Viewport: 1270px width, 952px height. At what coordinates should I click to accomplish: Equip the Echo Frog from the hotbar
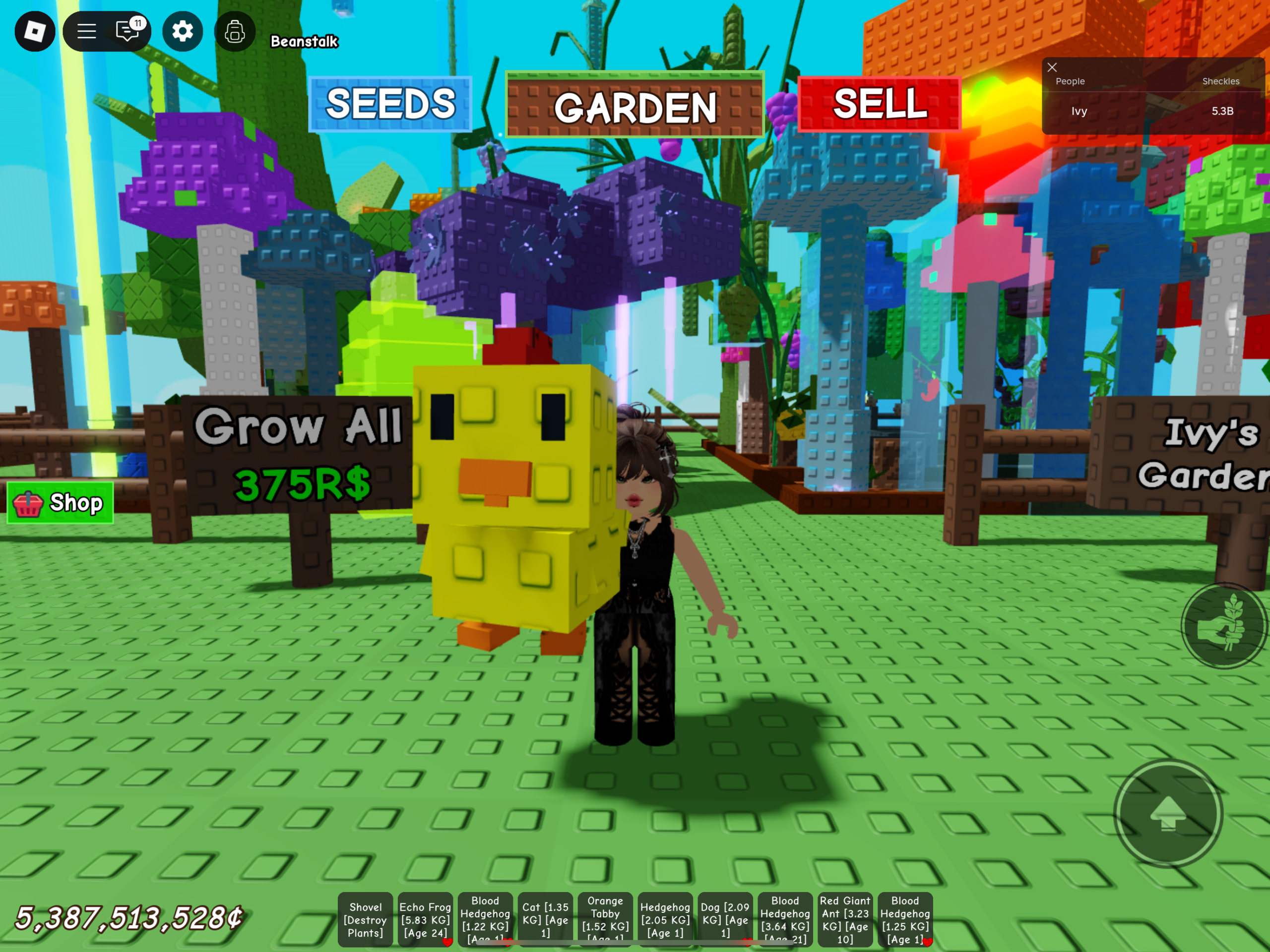(426, 919)
